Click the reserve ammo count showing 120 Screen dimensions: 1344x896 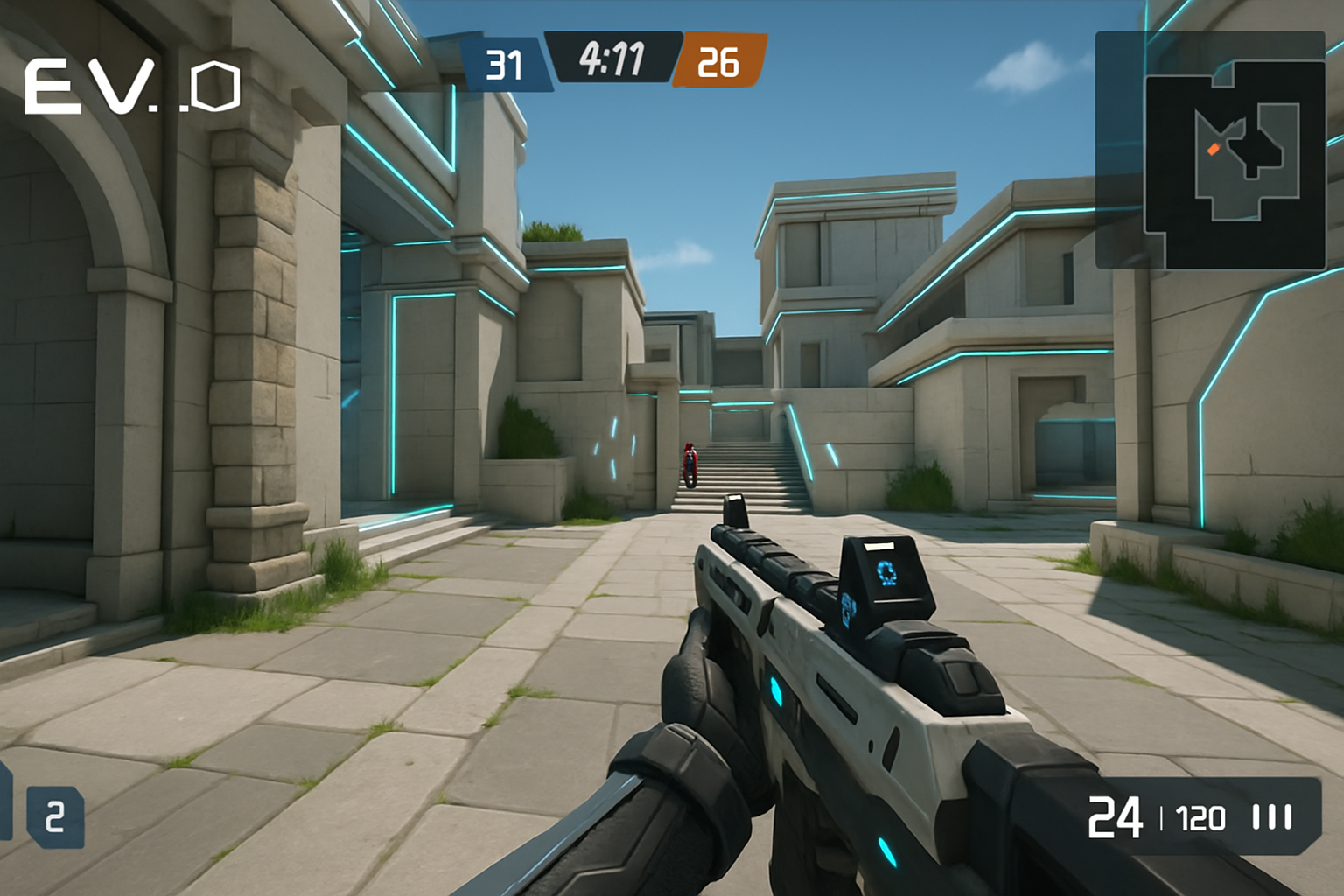click(x=1200, y=817)
